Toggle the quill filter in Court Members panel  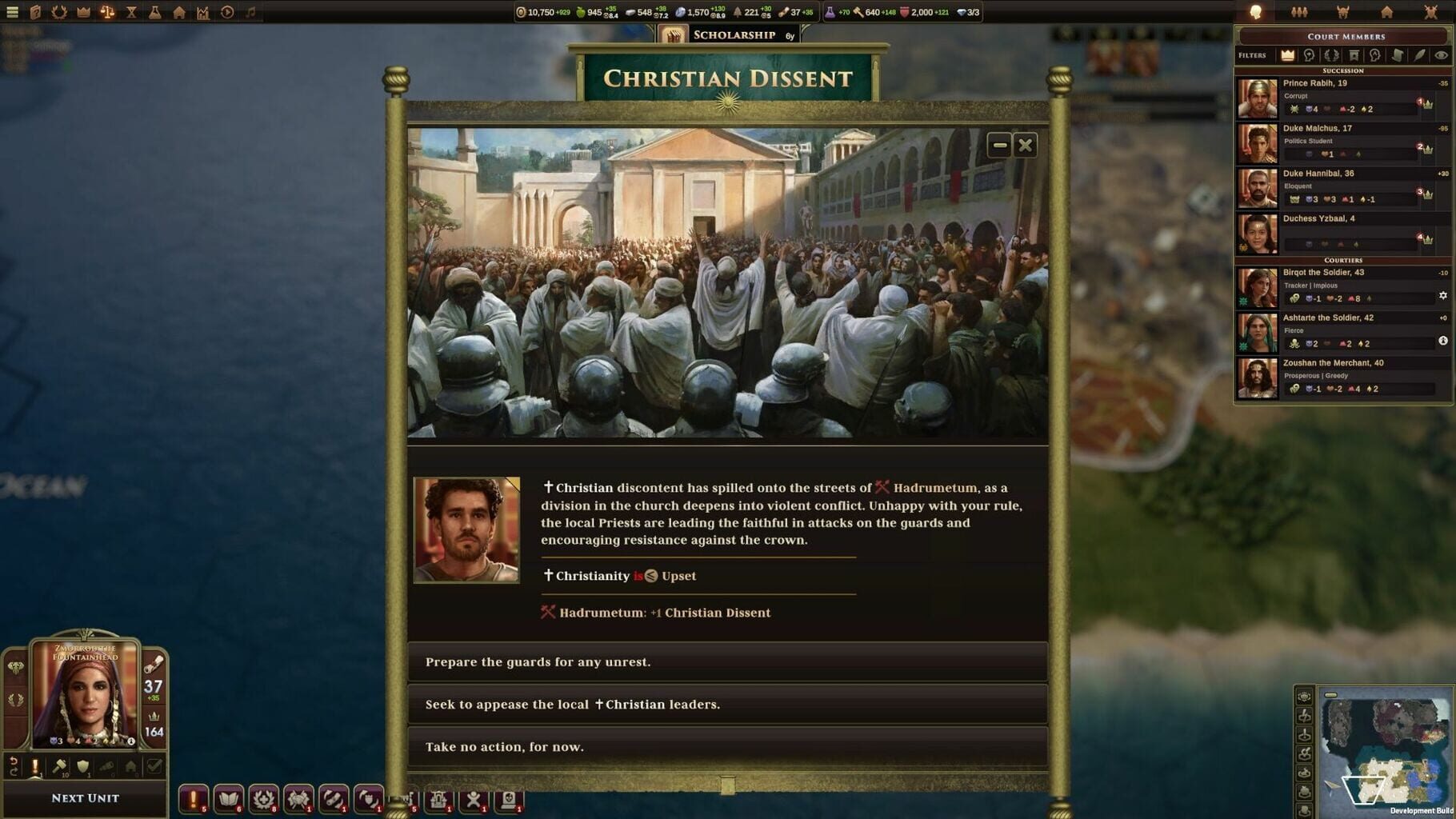(x=1420, y=56)
